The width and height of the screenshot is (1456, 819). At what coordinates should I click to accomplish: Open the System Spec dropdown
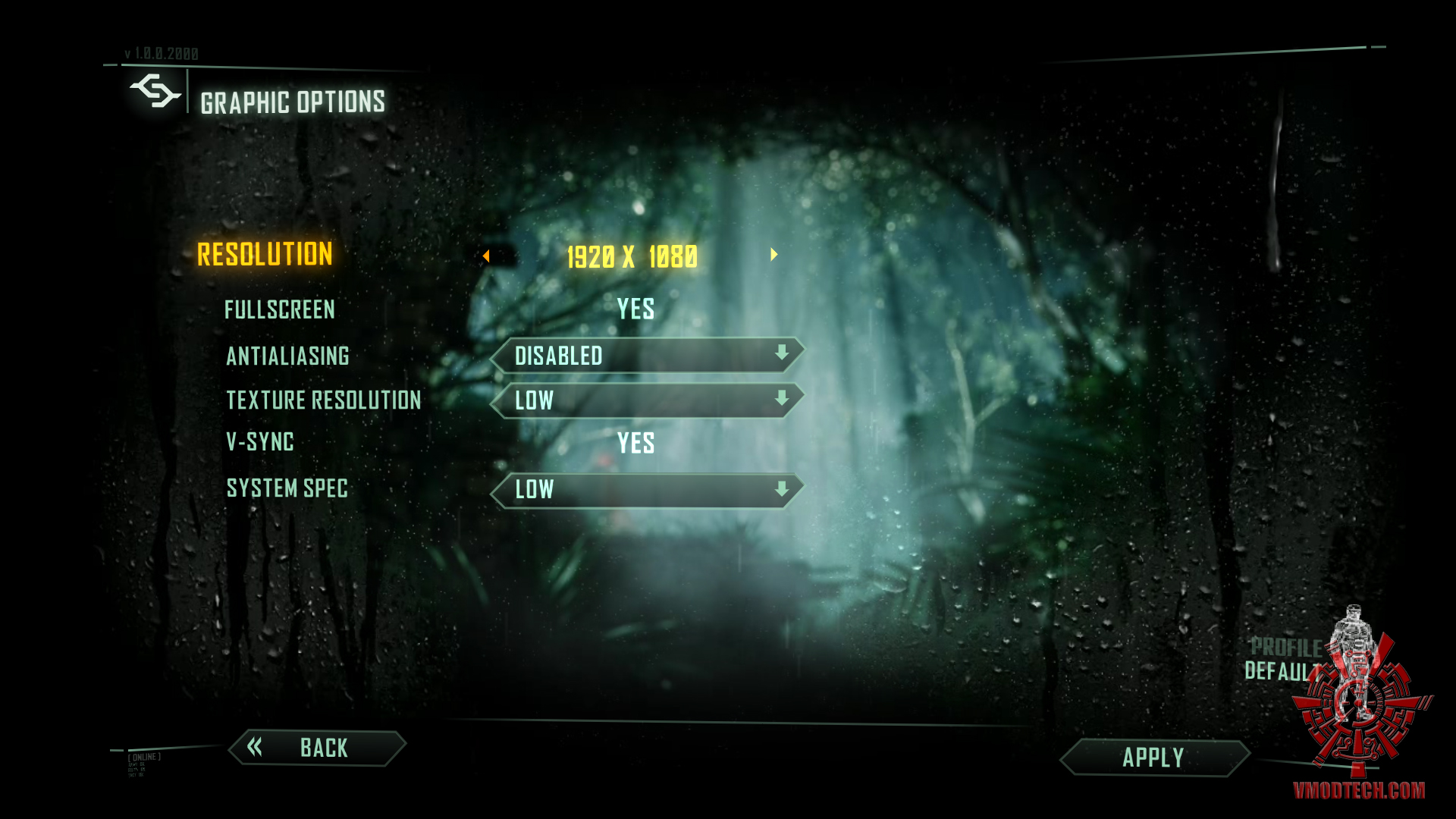pos(647,490)
